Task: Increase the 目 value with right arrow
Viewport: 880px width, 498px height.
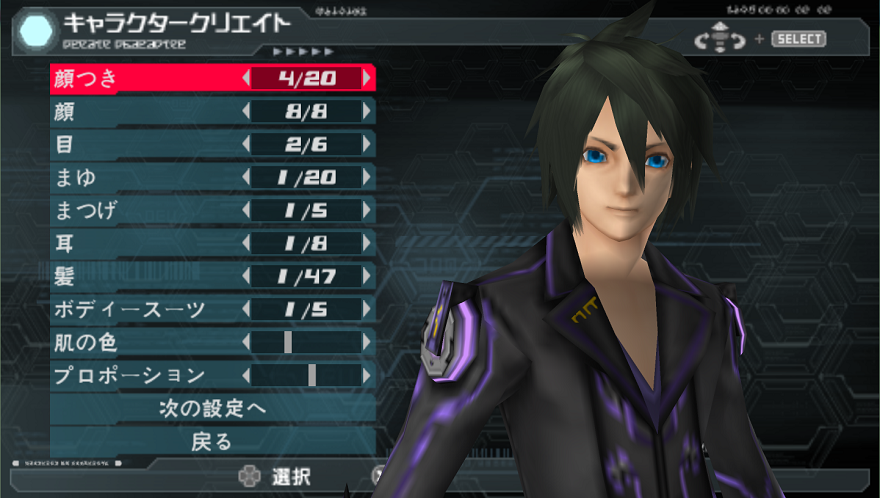Action: coord(368,144)
